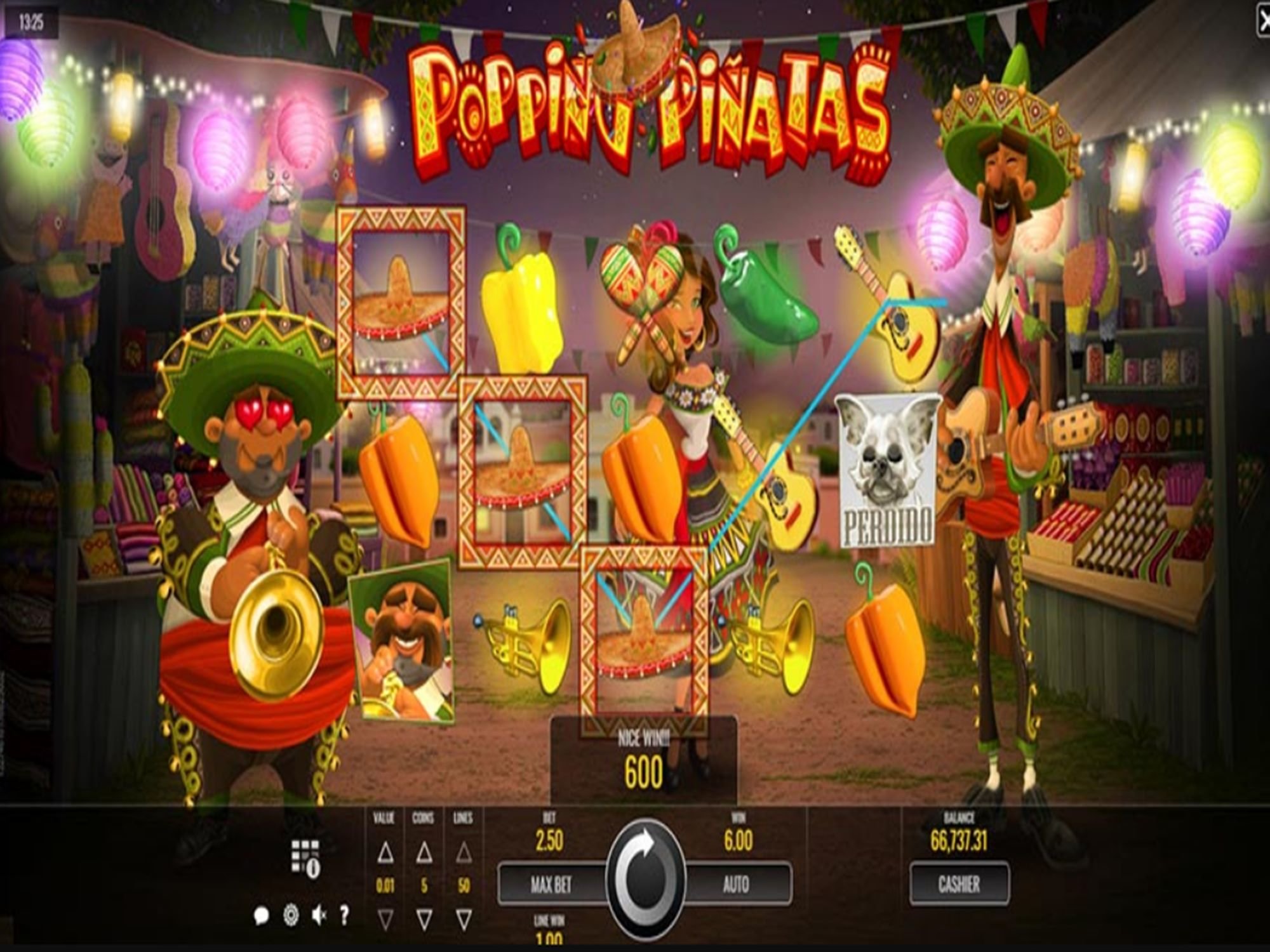
Task: Lower the COINS count
Action: pyautogui.click(x=424, y=918)
